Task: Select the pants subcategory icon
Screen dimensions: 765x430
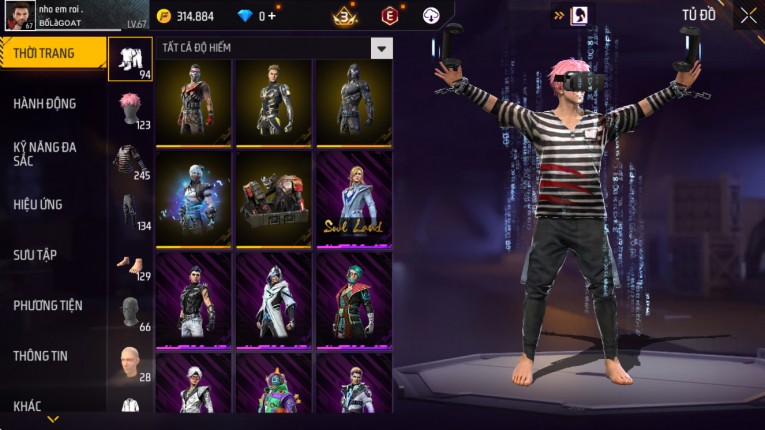Action: (130, 211)
